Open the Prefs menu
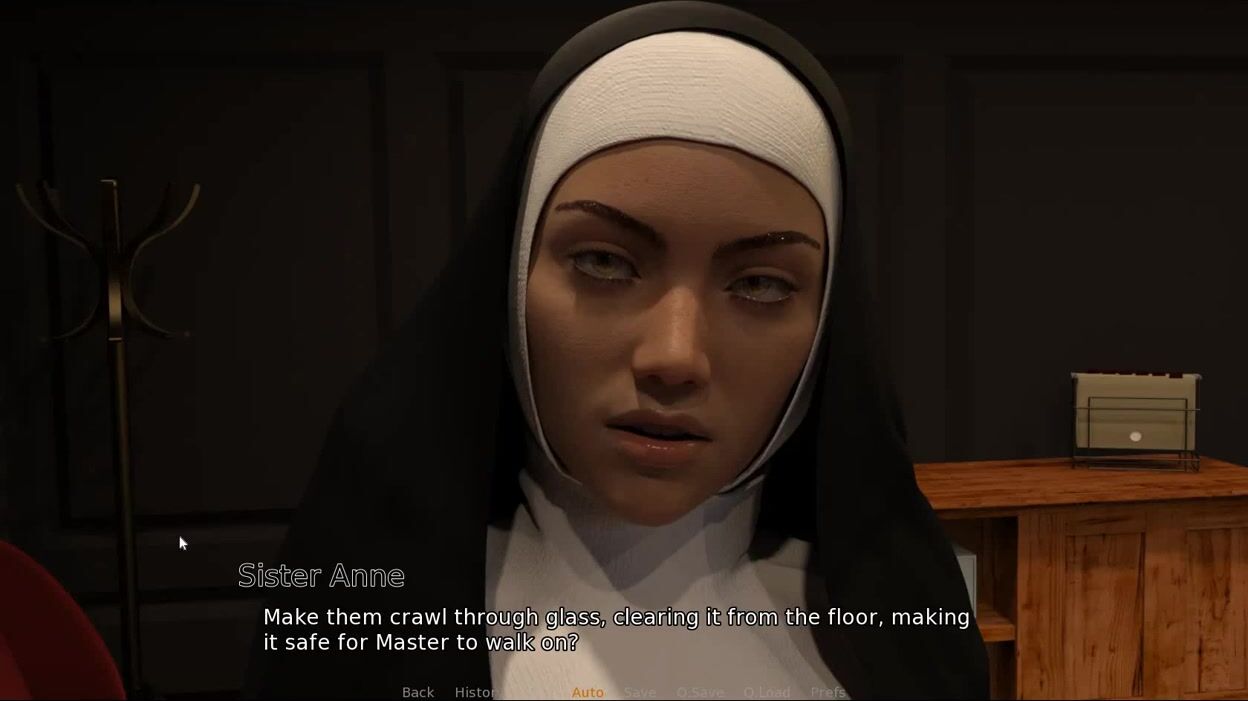Viewport: 1248px width, 701px height. tap(828, 692)
